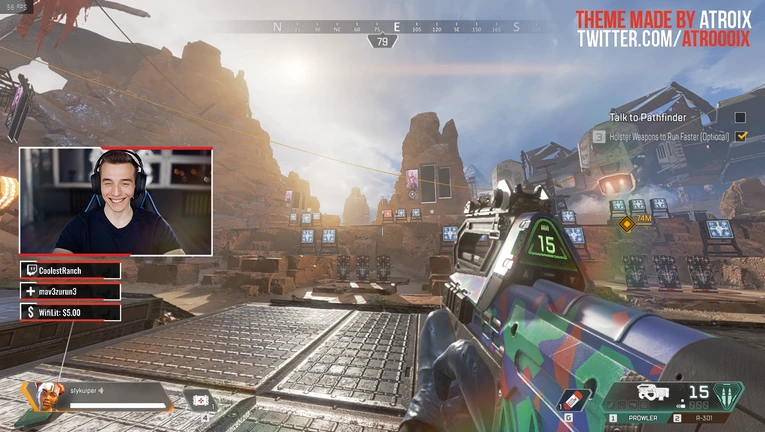Select the Talk to Pathfinder objective
The height and width of the screenshot is (432, 765).
pos(646,117)
